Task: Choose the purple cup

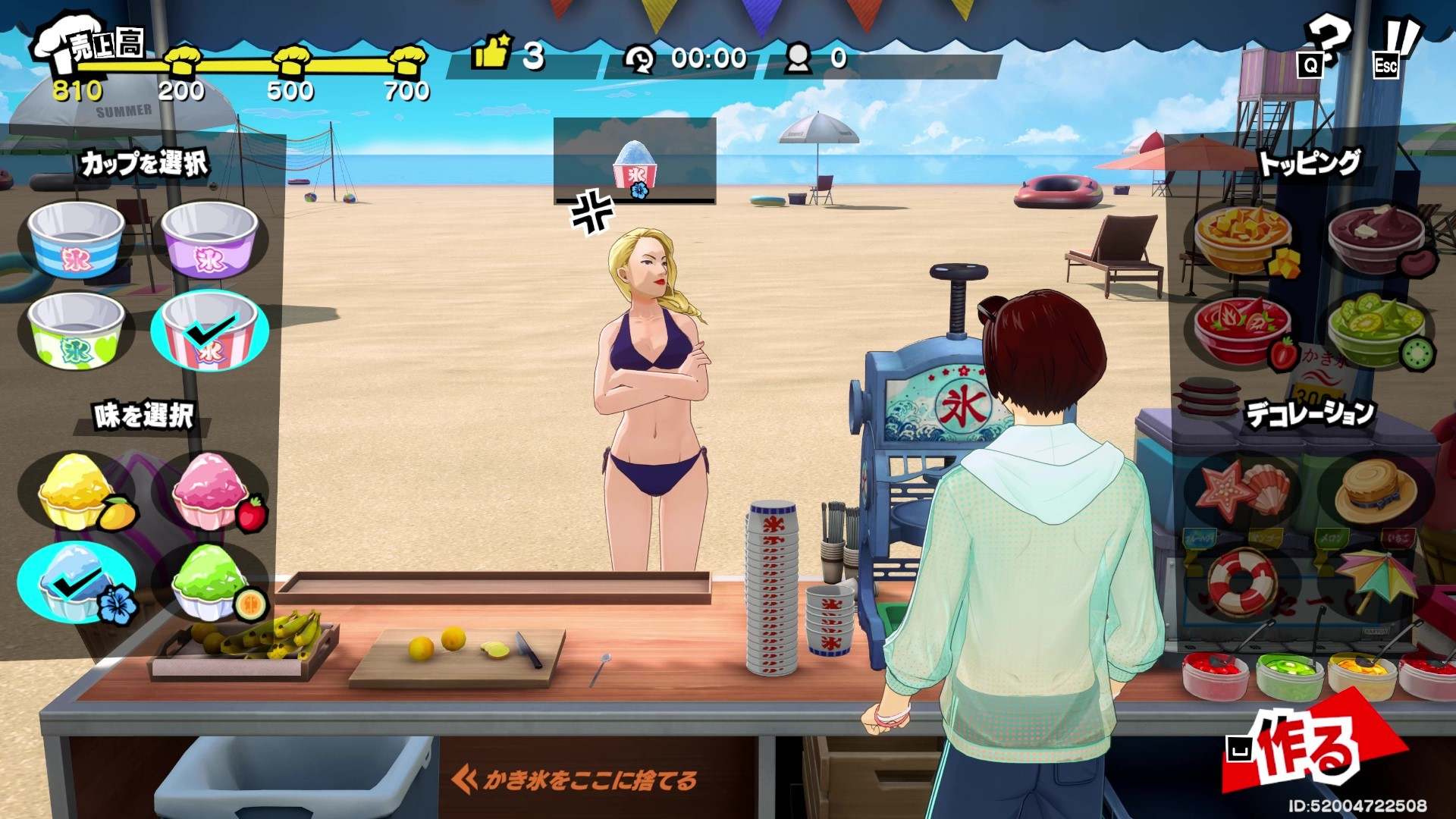Action: click(210, 240)
